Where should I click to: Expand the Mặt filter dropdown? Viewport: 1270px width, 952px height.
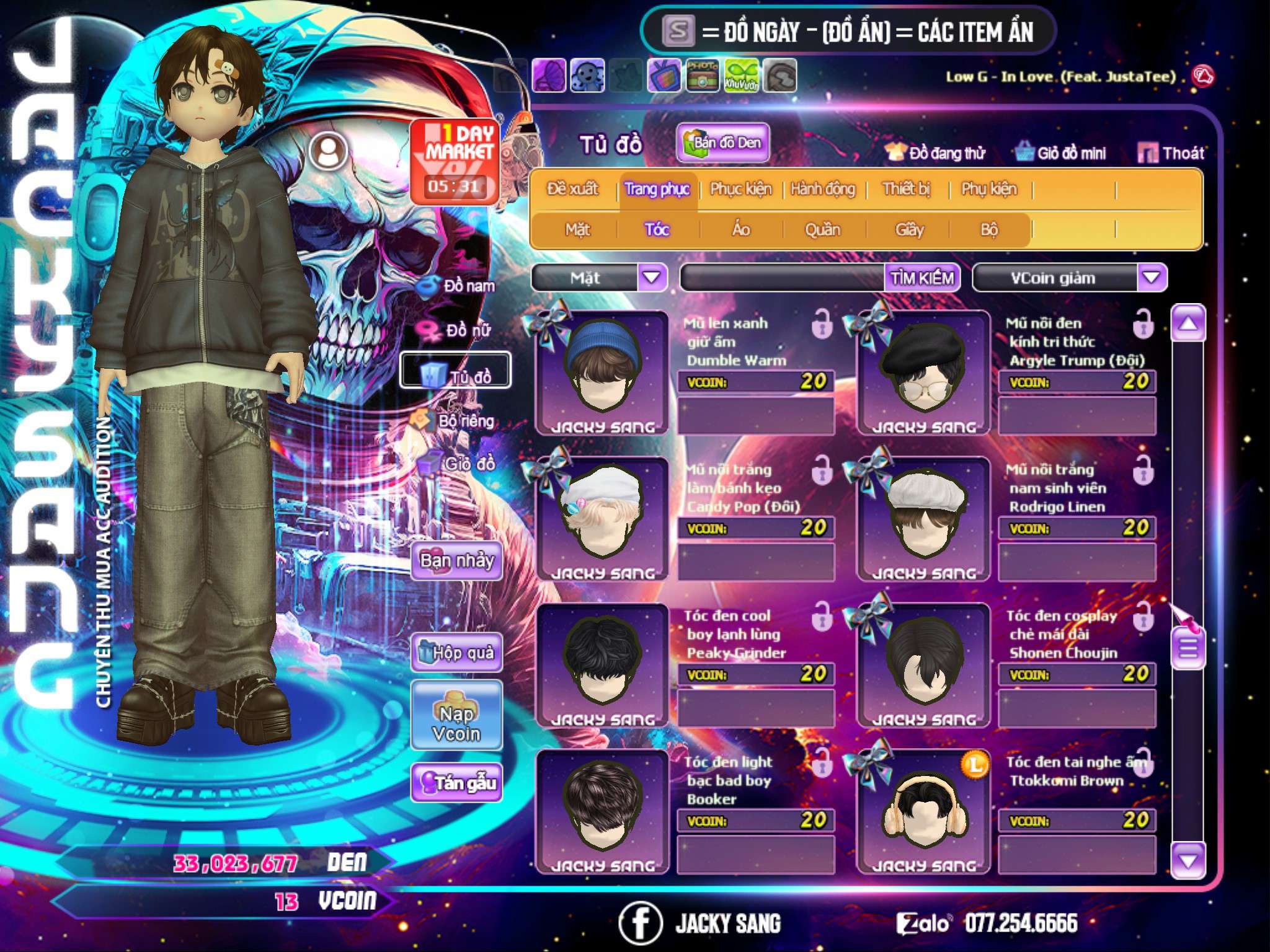[652, 278]
